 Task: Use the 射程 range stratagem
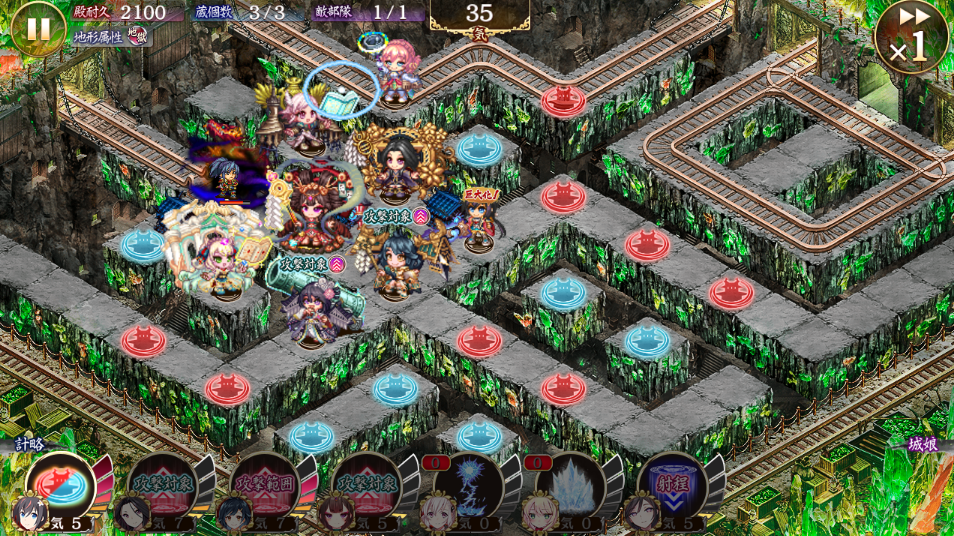pyautogui.click(x=672, y=486)
